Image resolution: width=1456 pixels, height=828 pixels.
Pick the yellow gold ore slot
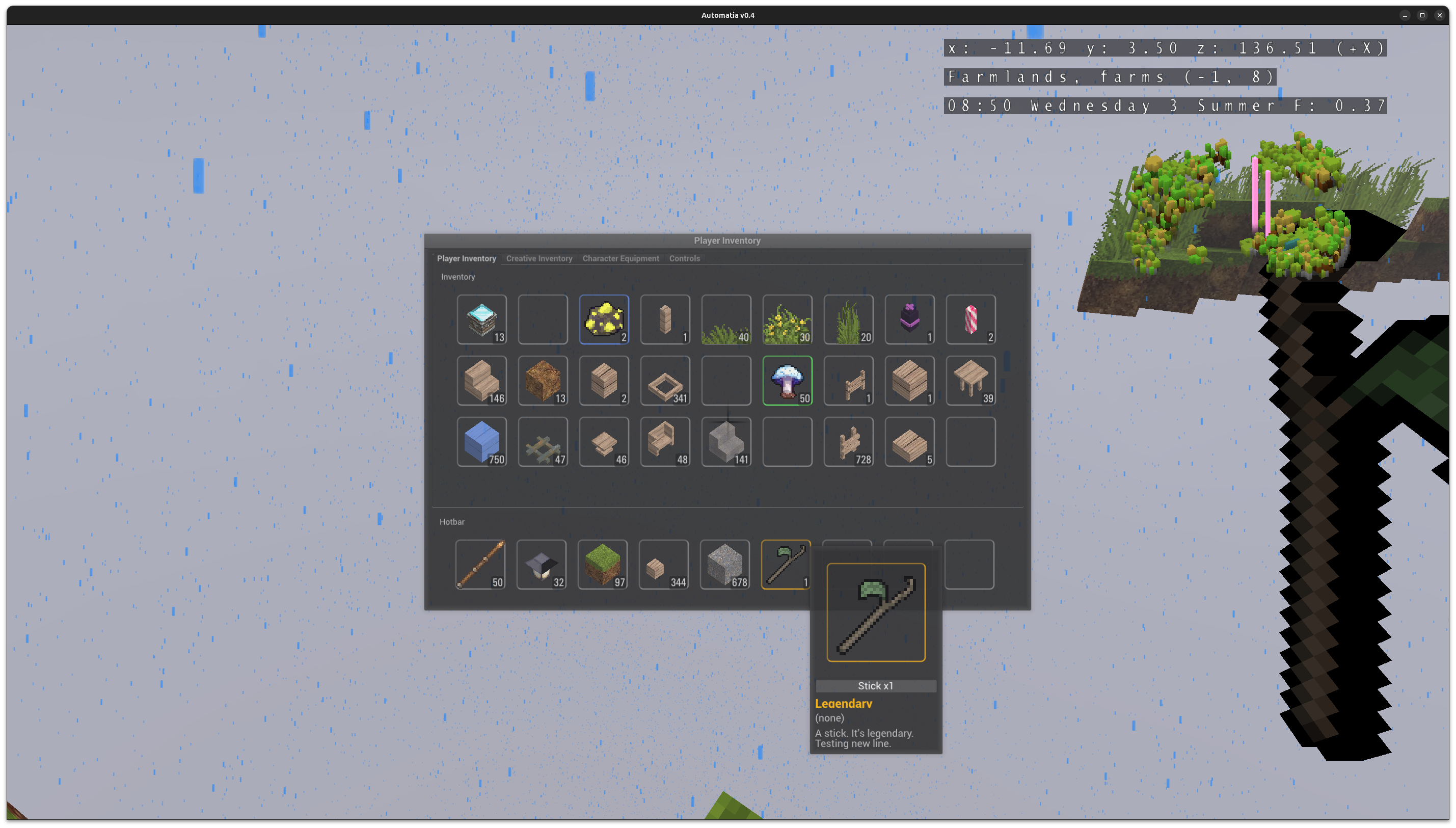click(x=604, y=319)
